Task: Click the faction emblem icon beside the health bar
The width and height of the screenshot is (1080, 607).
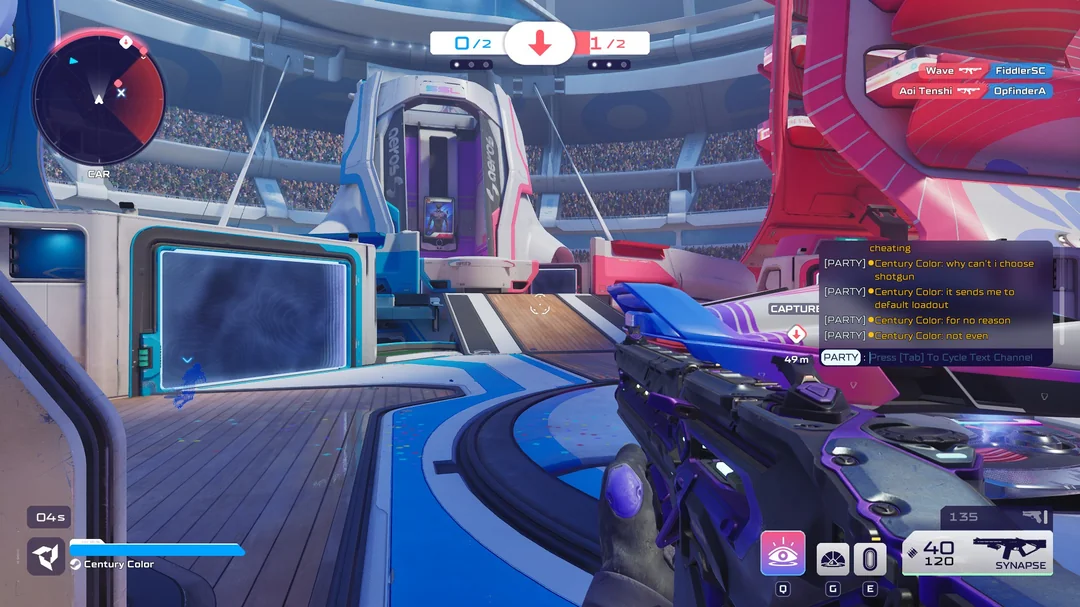Action: (46, 556)
